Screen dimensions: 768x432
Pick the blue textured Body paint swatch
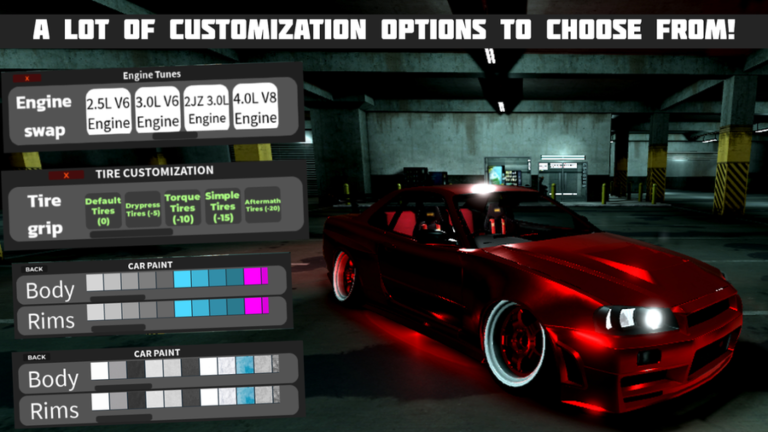[x=245, y=367]
